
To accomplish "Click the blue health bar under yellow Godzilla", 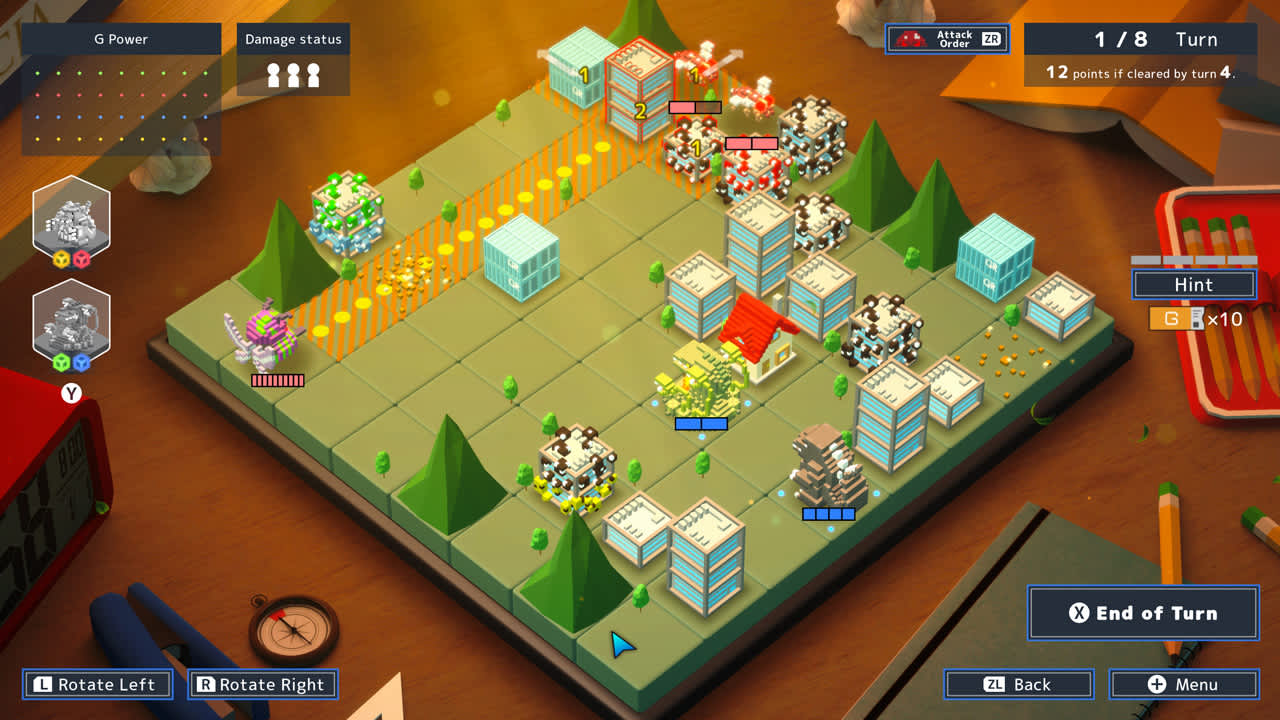I will (700, 425).
